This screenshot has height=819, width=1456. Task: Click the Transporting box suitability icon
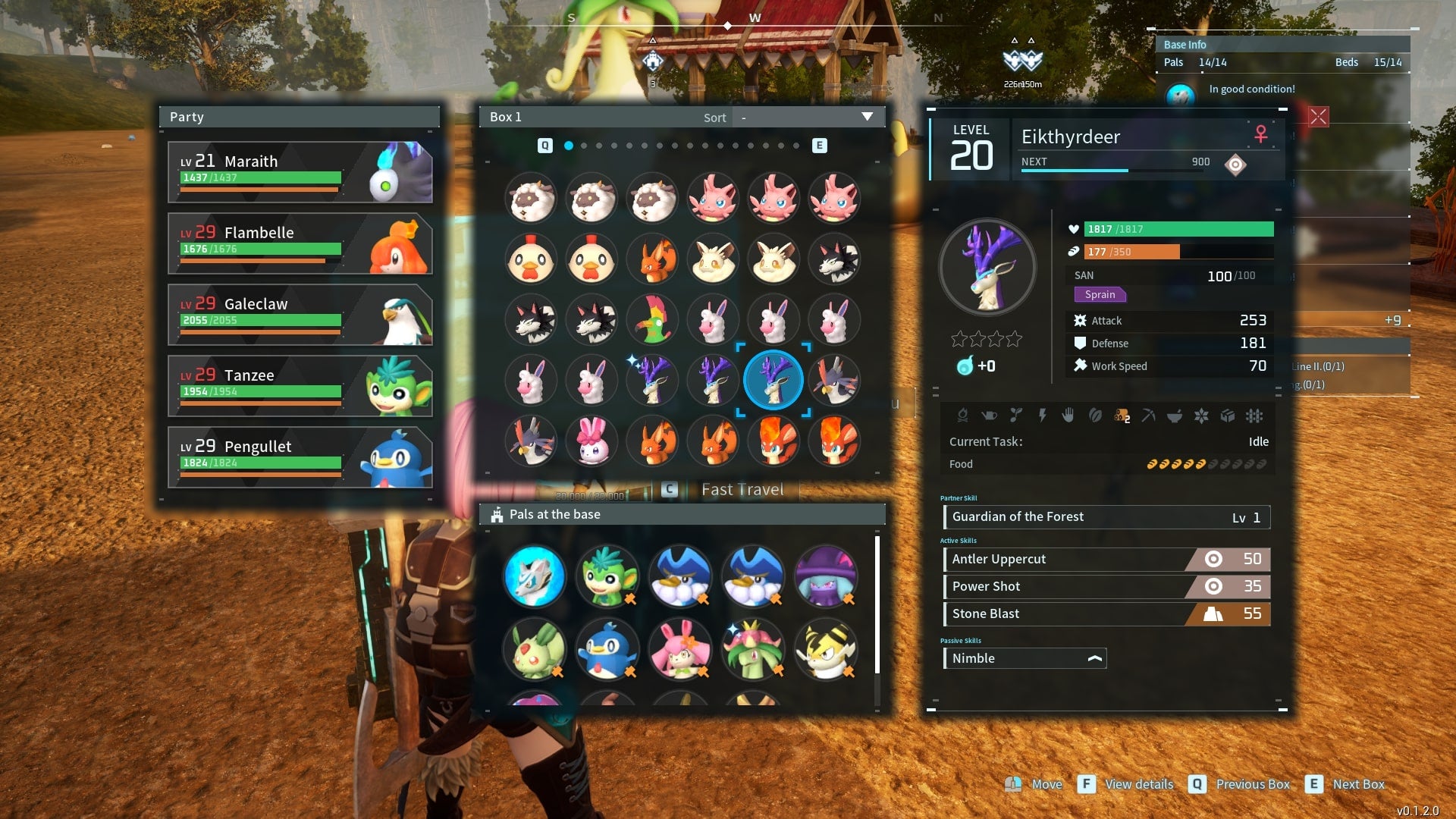point(1227,416)
